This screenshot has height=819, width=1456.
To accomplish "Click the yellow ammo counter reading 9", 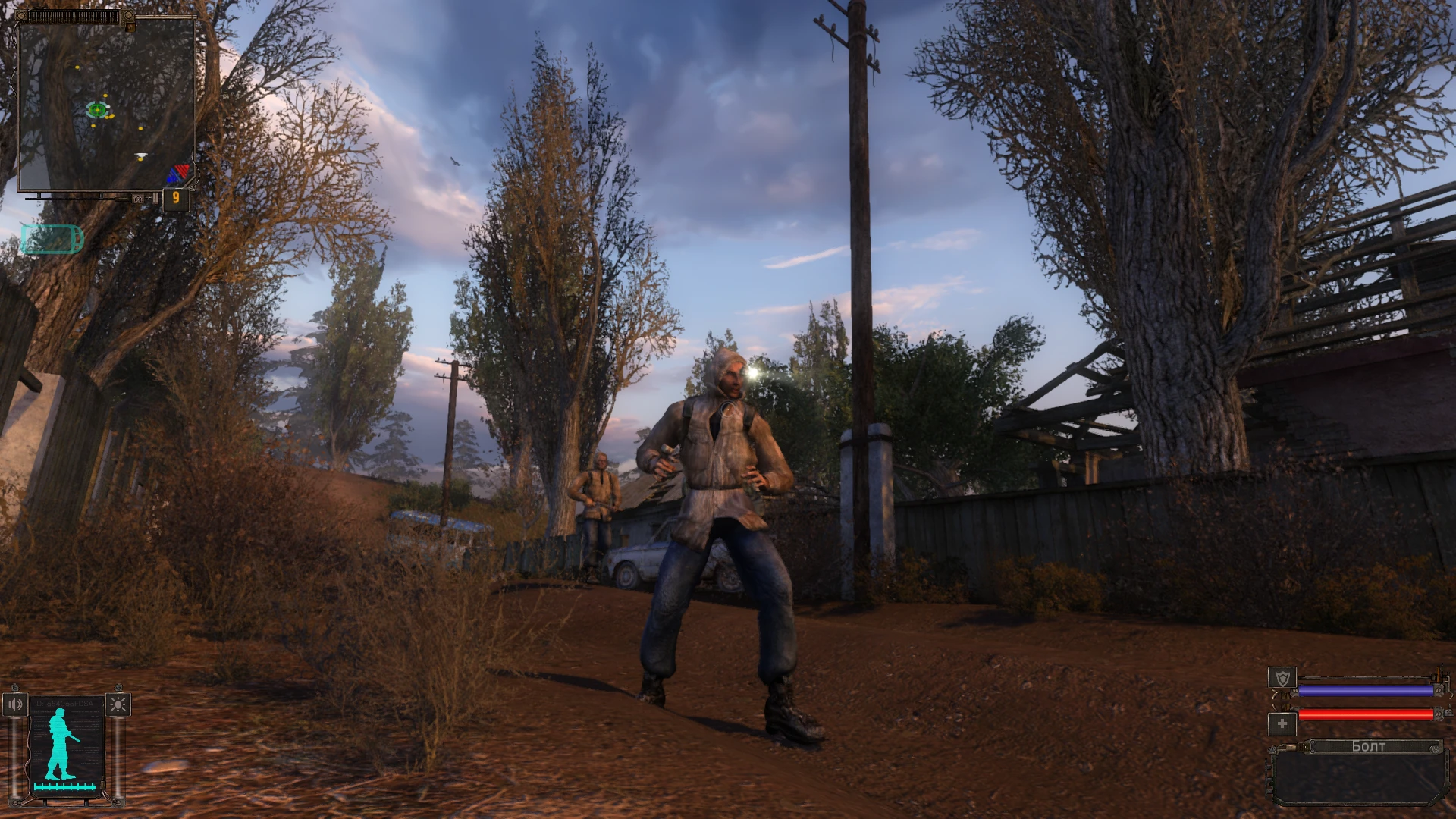I will [x=176, y=198].
